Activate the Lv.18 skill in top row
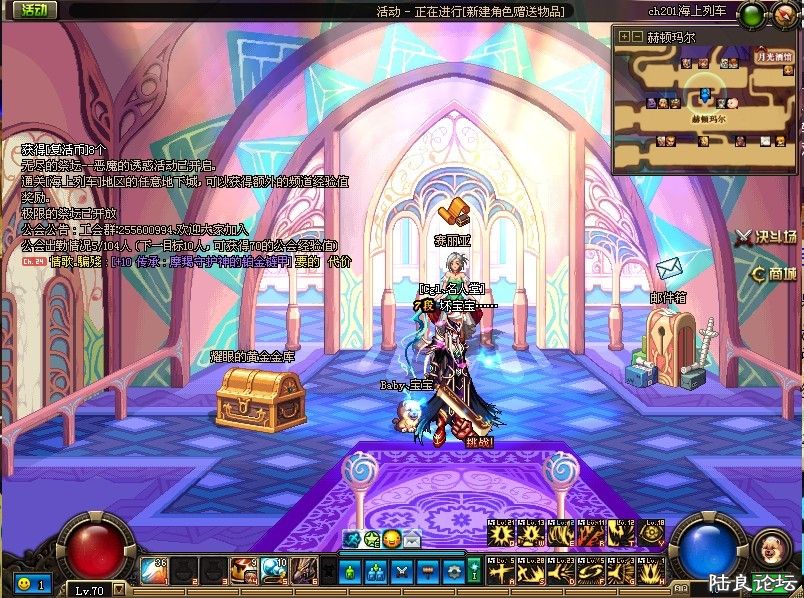 652,536
